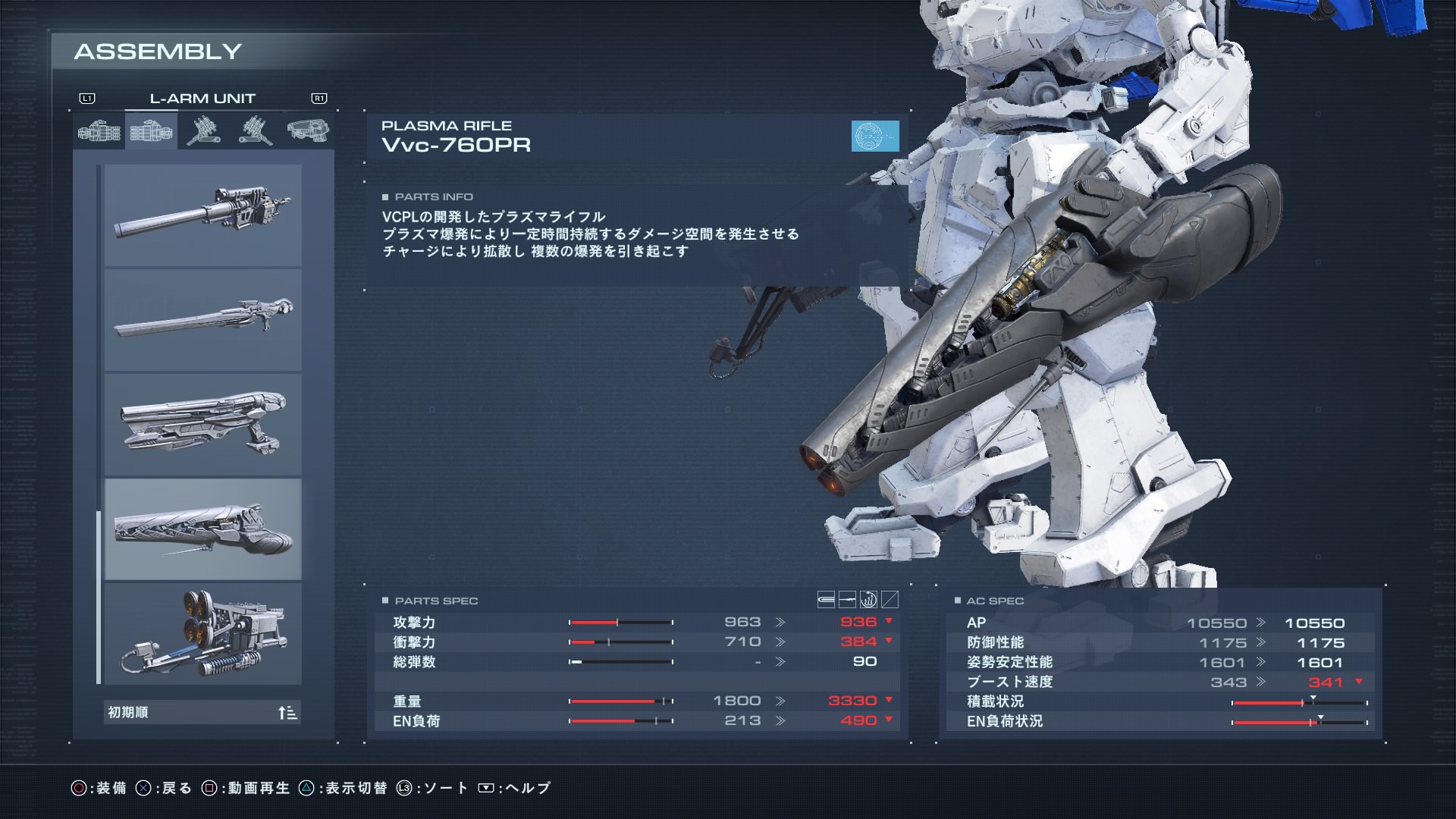Screen dimensions: 1456x819
Task: Choose the long-barreled scoped rifle thumbnail
Action: point(202,215)
